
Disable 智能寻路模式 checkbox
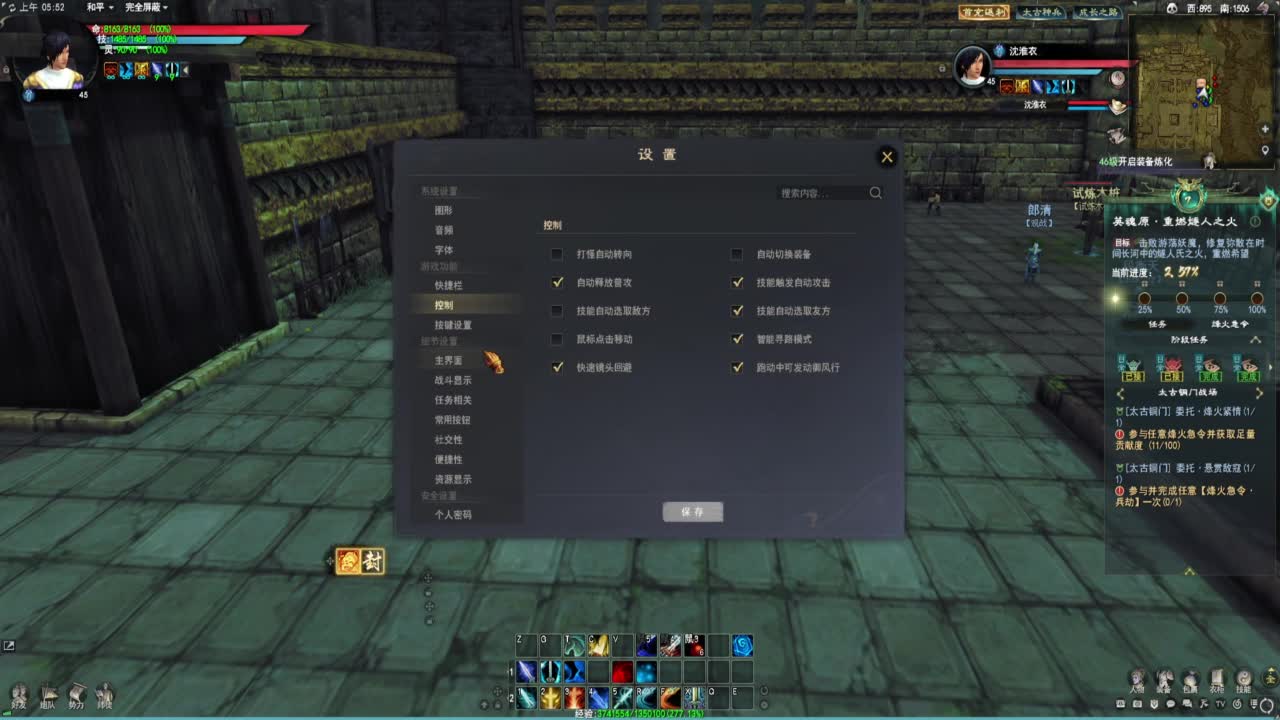[x=738, y=339]
